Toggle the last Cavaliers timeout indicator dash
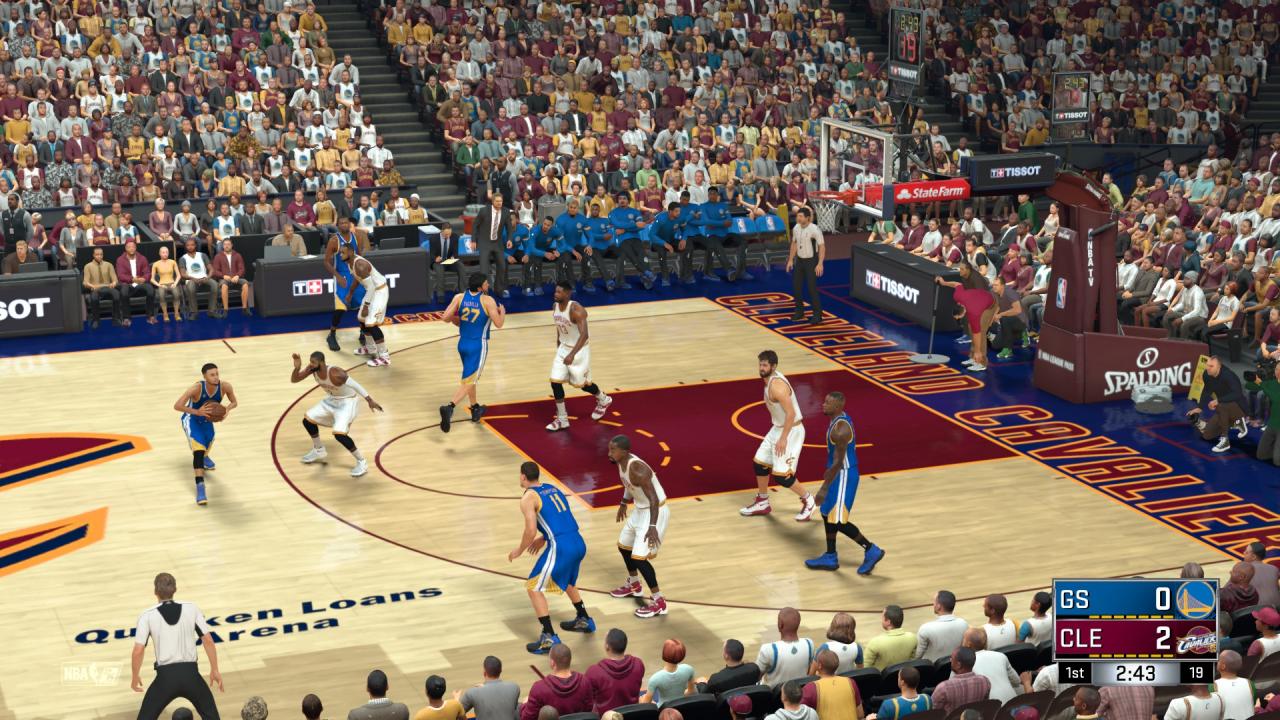1280x720 pixels. [1168, 655]
